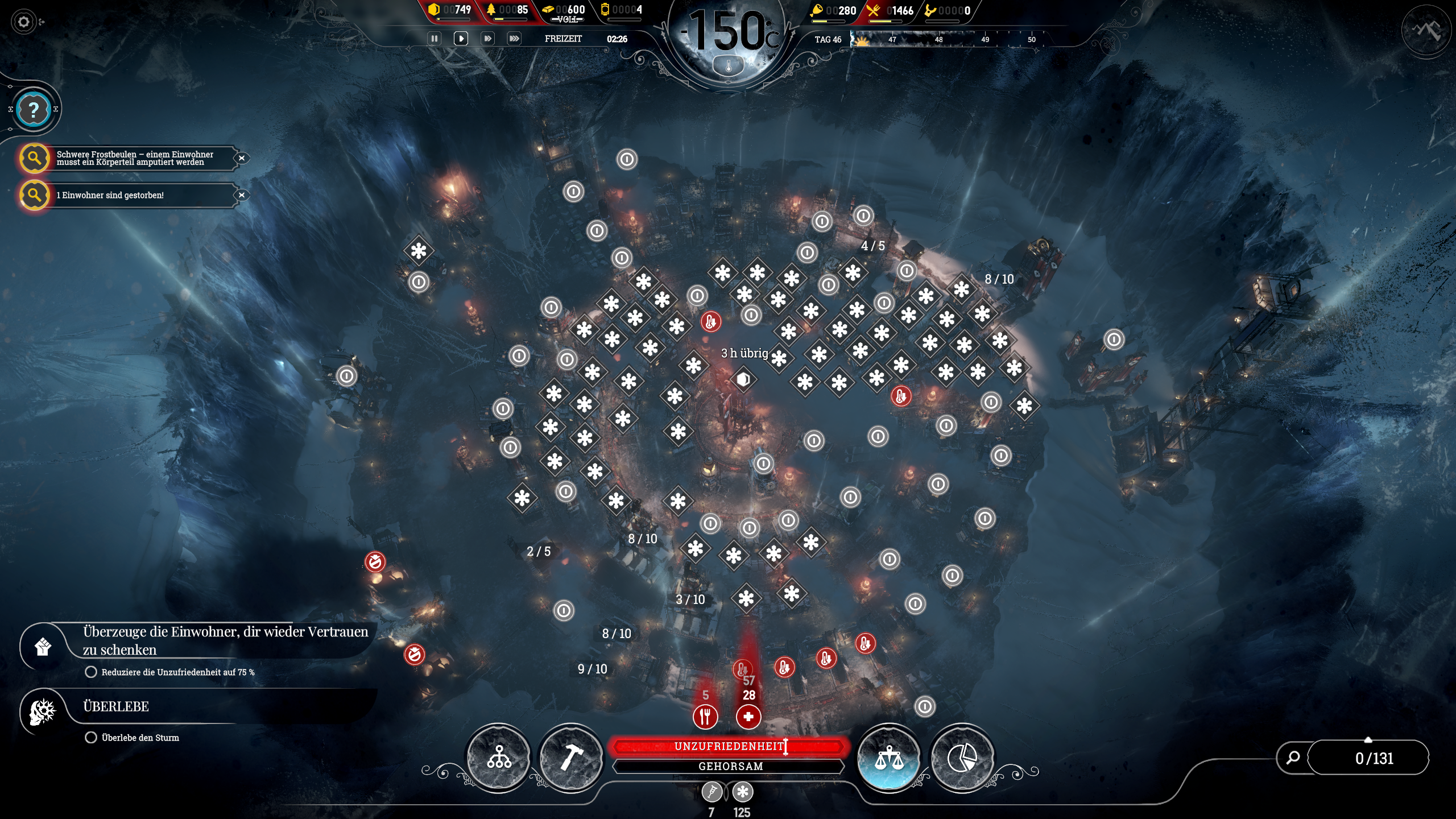Select normal play speed

[x=461, y=39]
